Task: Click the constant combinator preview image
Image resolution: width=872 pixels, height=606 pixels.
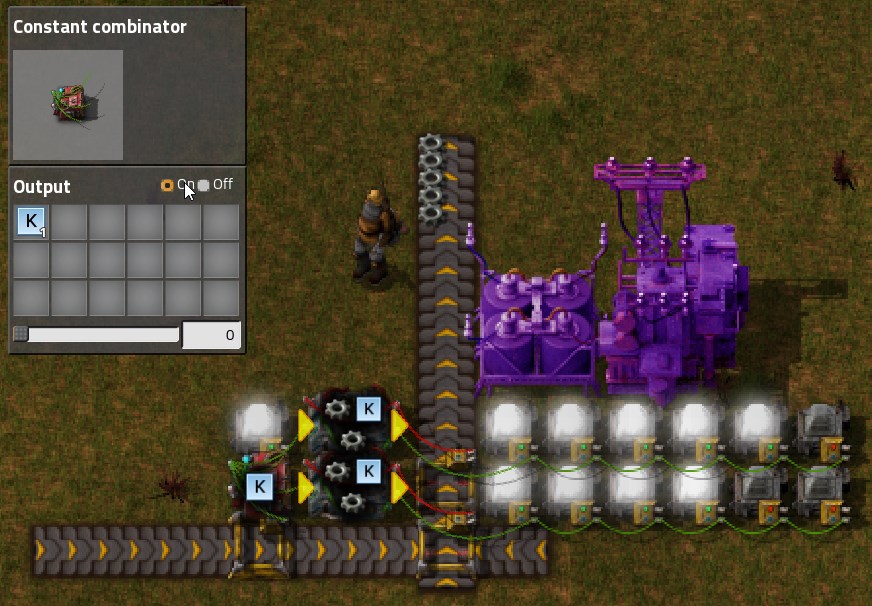Action: point(68,104)
